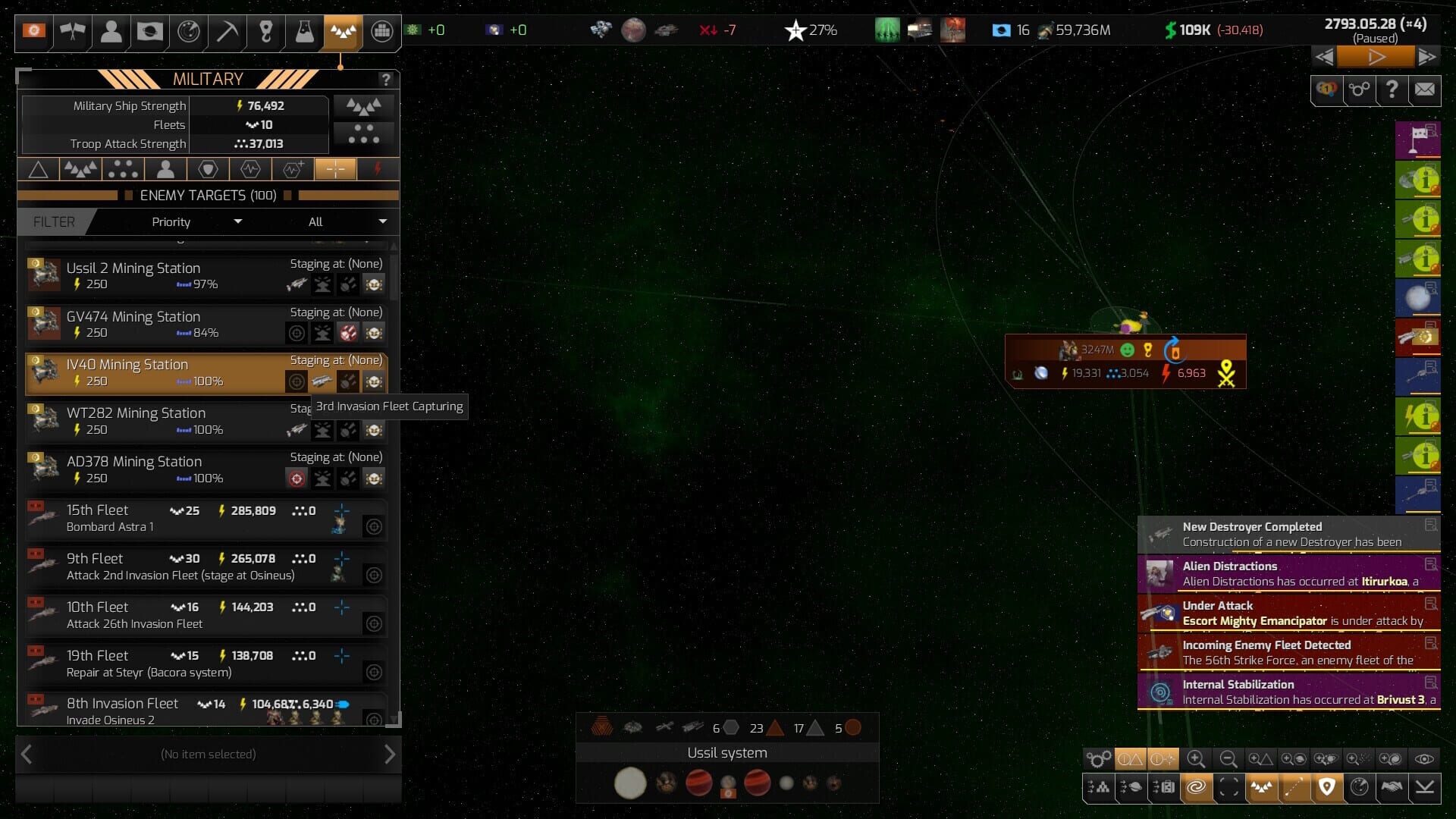The width and height of the screenshot is (1456, 819).
Task: Select a planet thumbnail in the Ussil system bar
Action: click(x=698, y=783)
